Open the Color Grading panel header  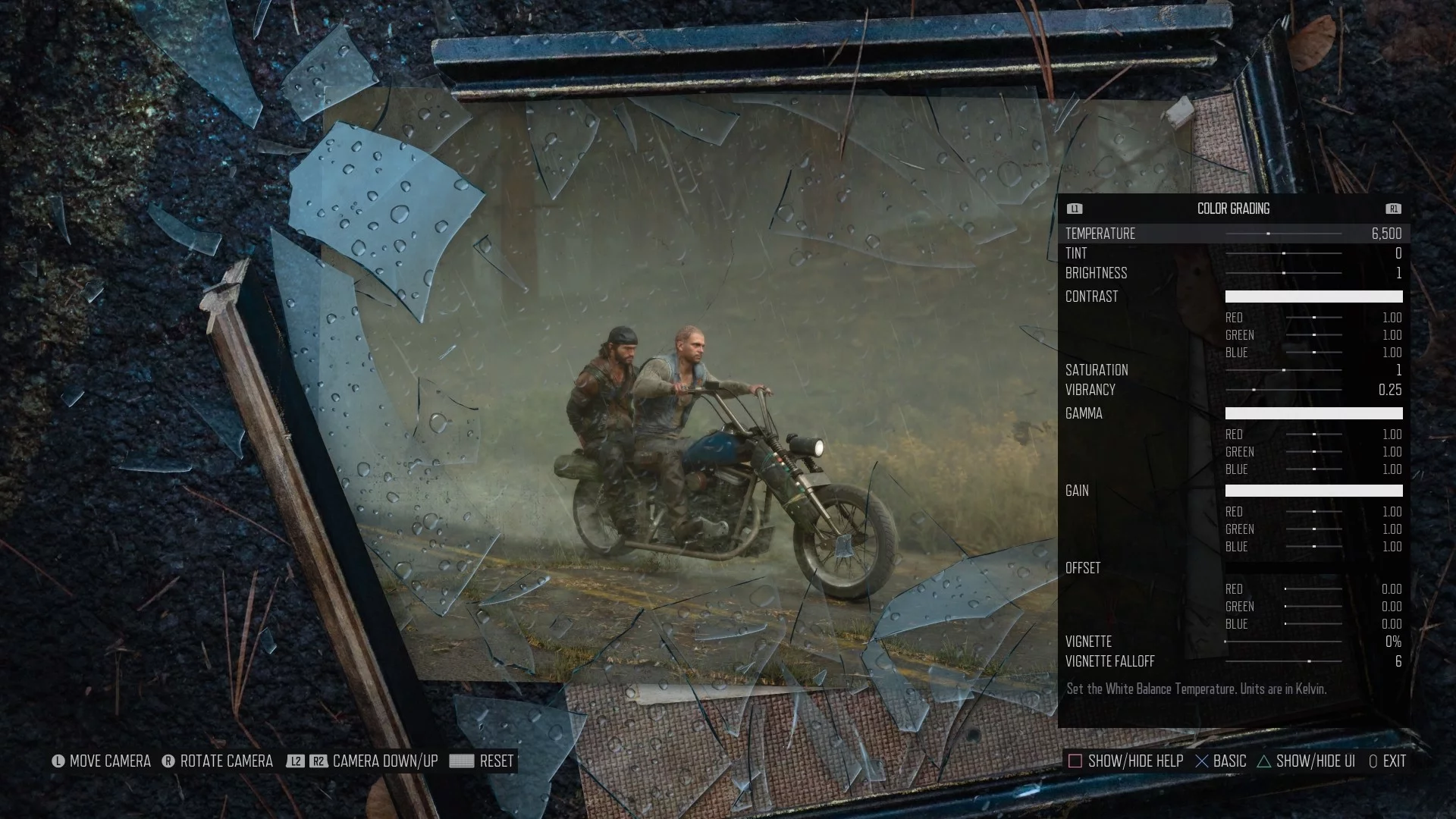click(1233, 209)
